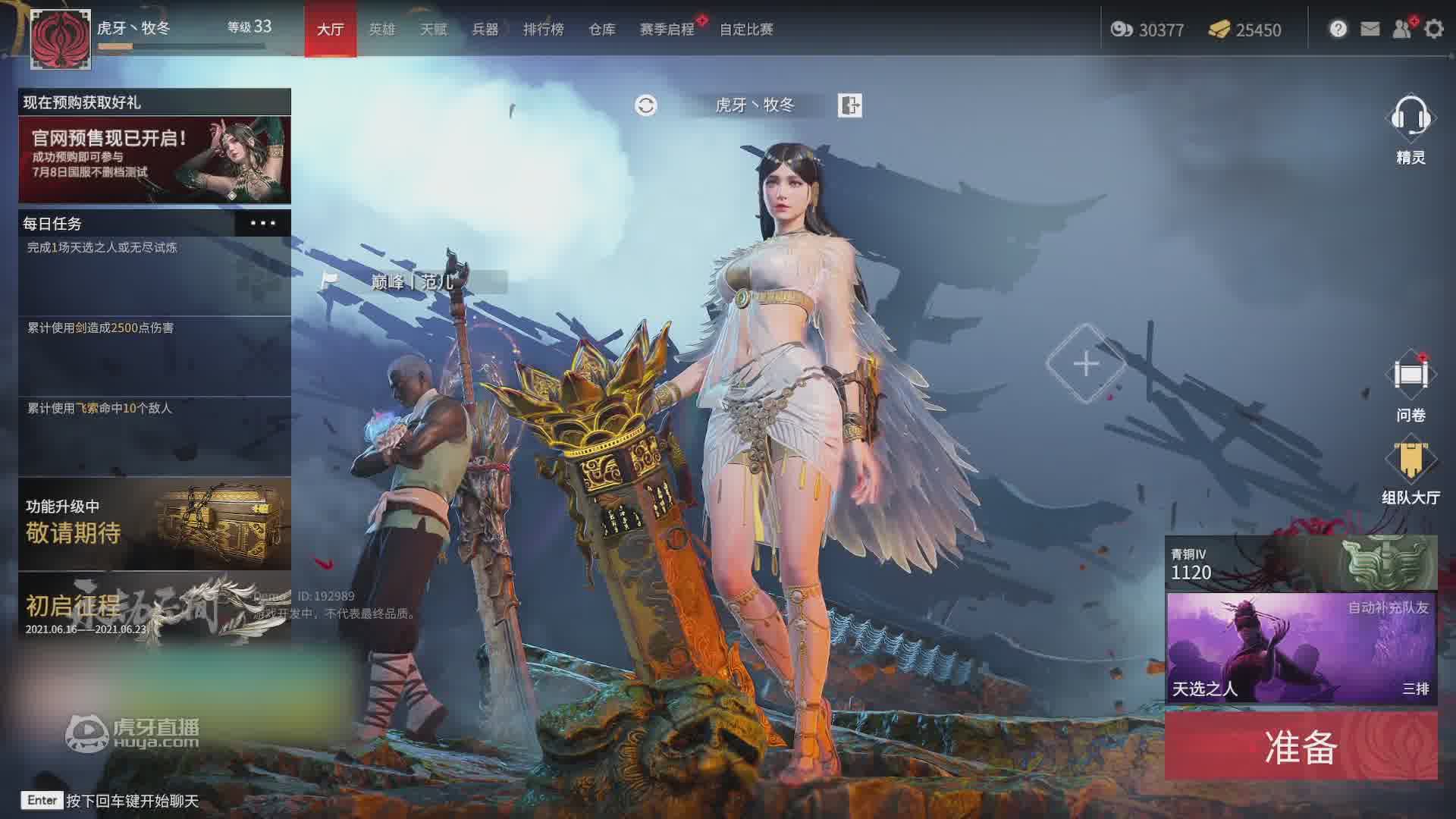Click the 准备 ready button
This screenshot has height=819, width=1456.
pyautogui.click(x=1301, y=746)
